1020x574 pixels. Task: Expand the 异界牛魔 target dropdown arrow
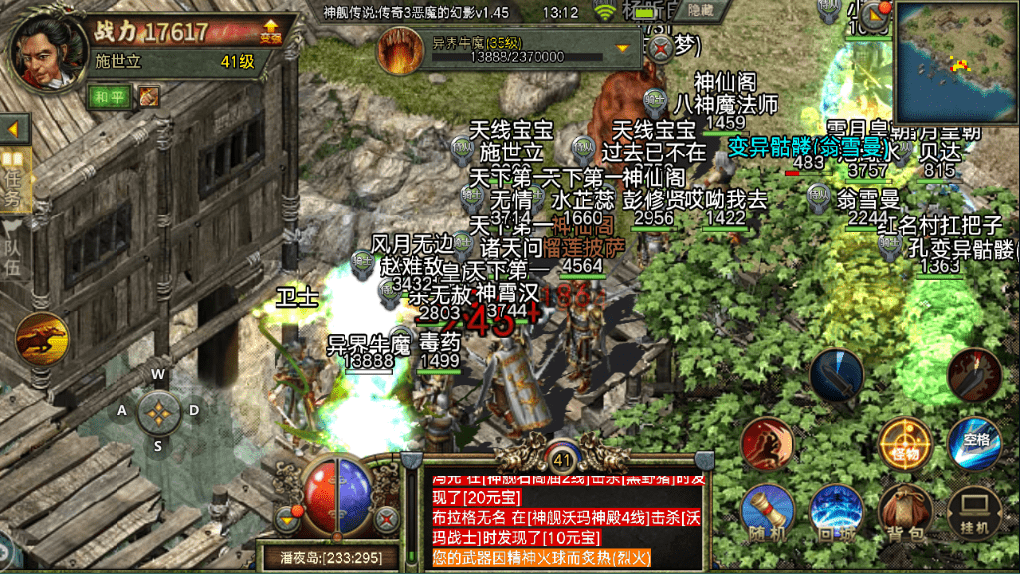[624, 47]
